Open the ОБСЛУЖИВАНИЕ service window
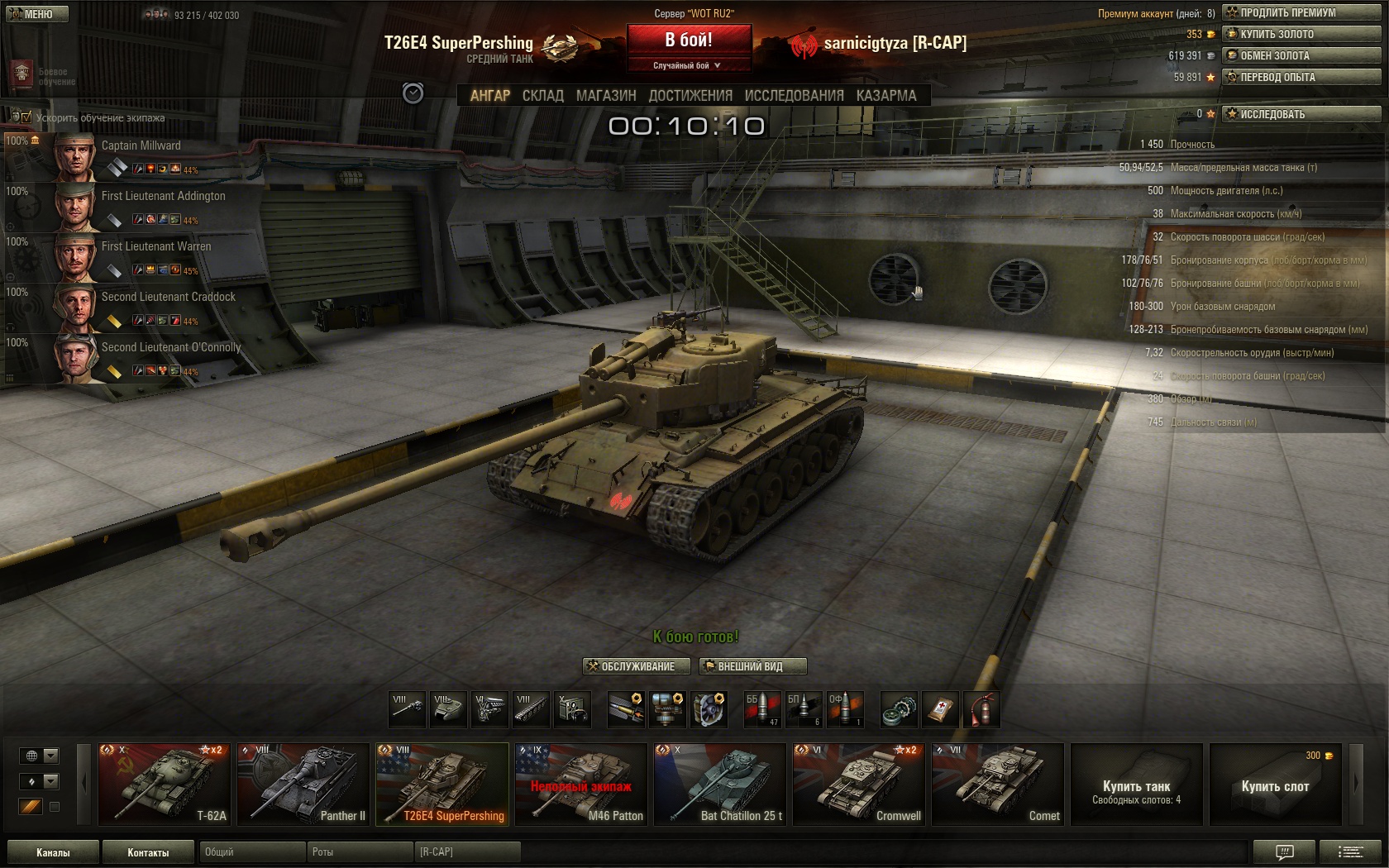Image resolution: width=1389 pixels, height=868 pixels. pyautogui.click(x=630, y=666)
